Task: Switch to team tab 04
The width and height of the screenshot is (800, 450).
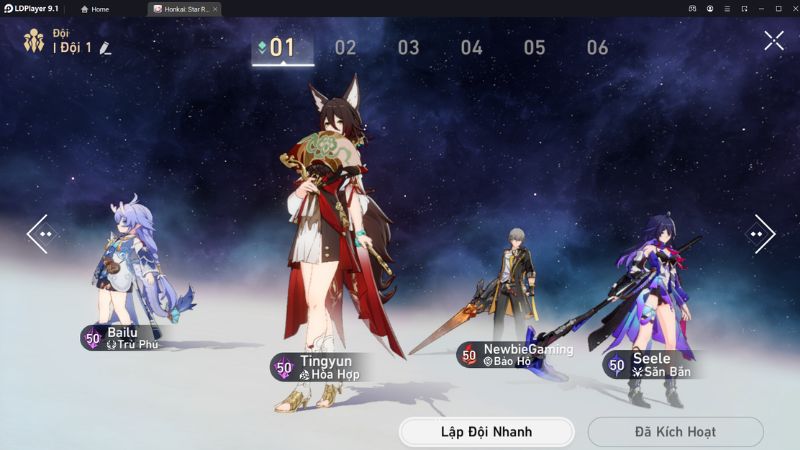Action: [x=471, y=47]
